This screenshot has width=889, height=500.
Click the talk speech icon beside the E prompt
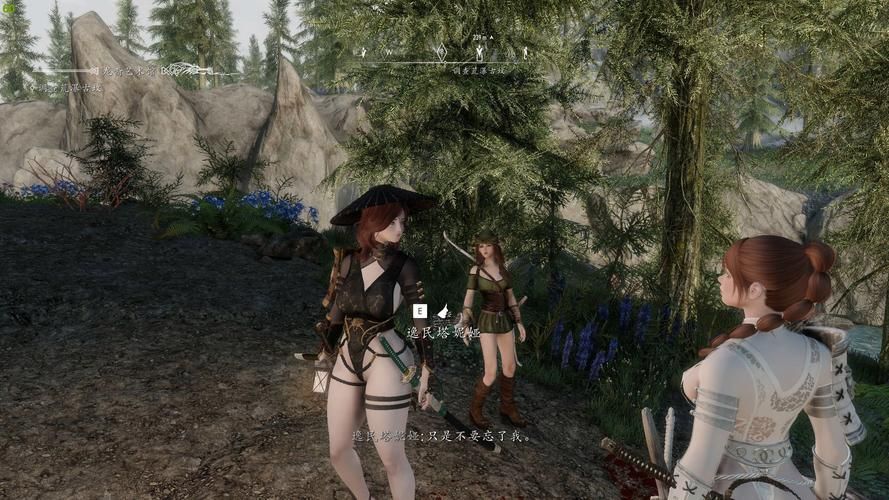(x=442, y=311)
